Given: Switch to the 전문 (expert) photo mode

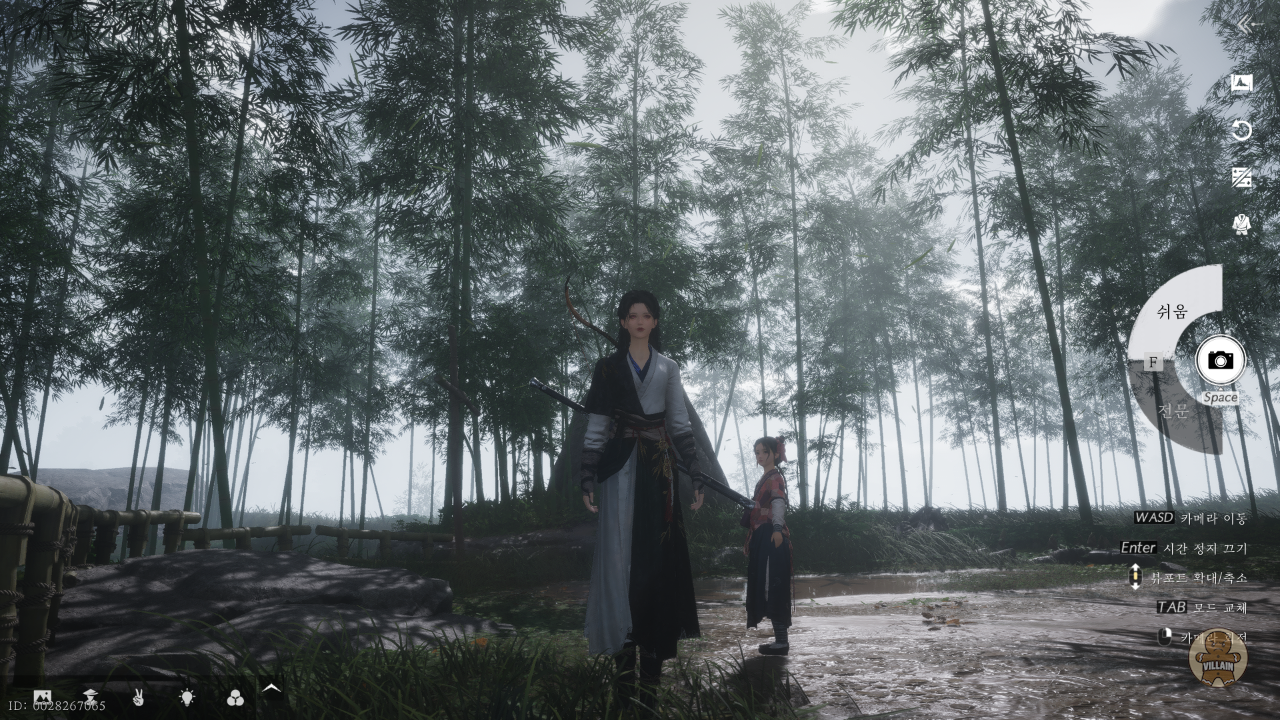Looking at the screenshot, I should tap(1172, 411).
